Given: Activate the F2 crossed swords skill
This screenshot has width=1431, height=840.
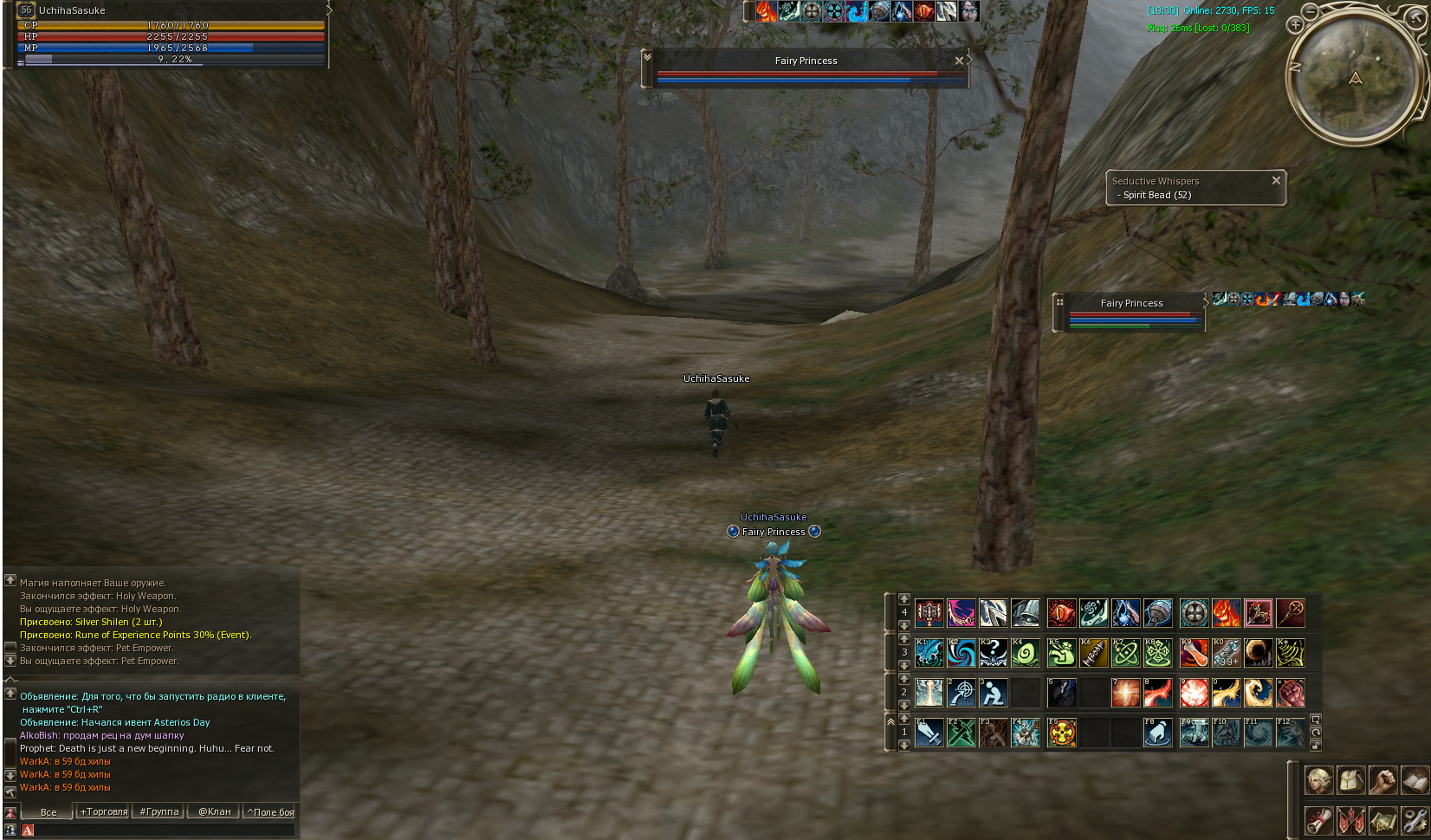Looking at the screenshot, I should pos(961,733).
